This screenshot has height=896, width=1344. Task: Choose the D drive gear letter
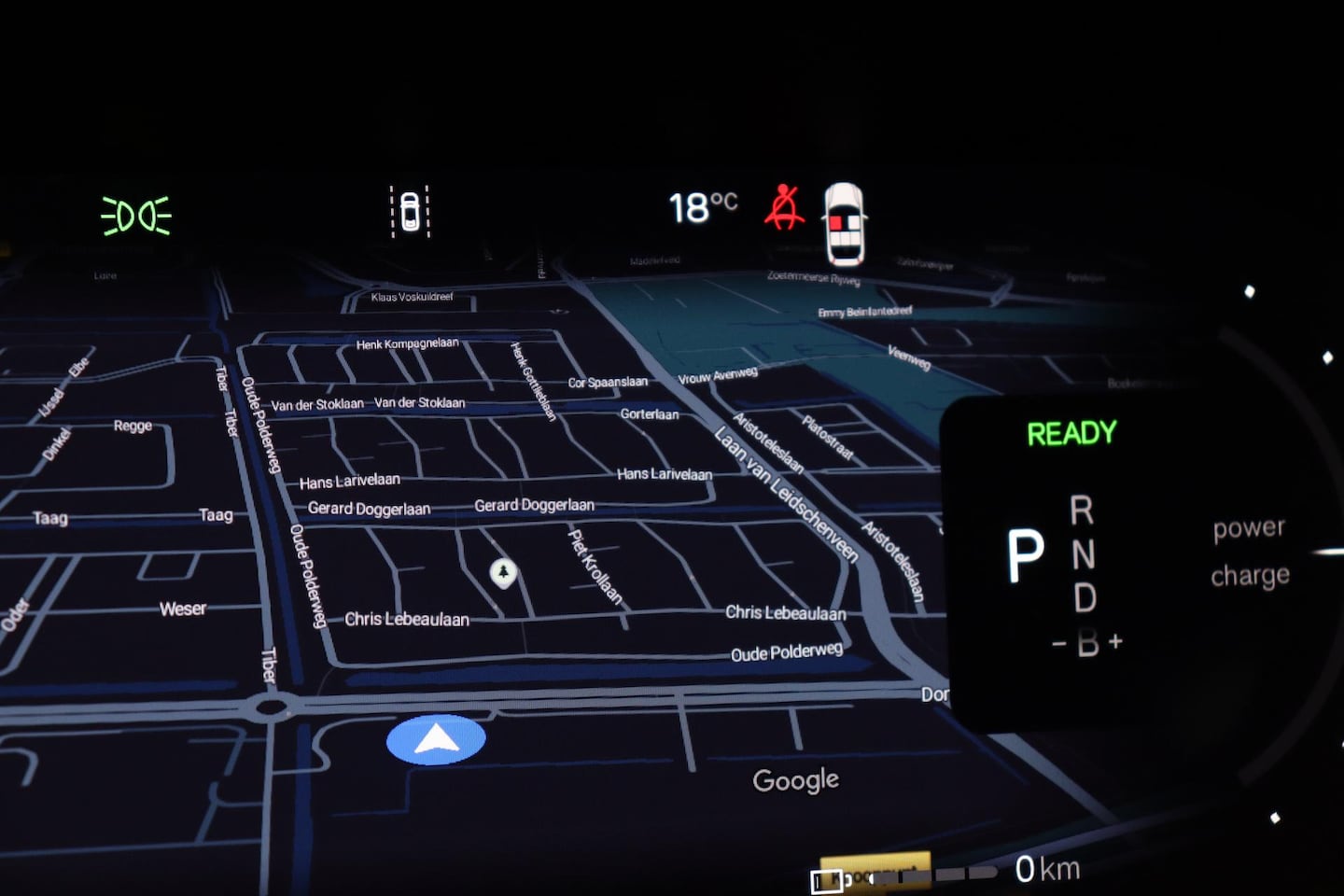point(1085,598)
